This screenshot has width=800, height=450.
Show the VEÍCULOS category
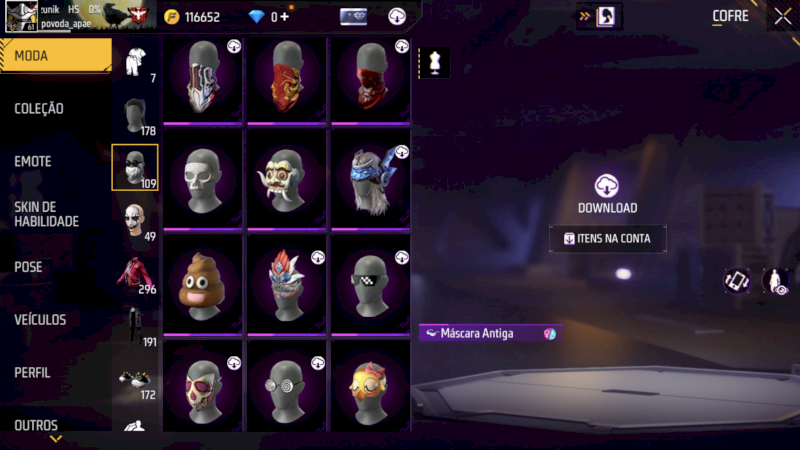coord(40,320)
